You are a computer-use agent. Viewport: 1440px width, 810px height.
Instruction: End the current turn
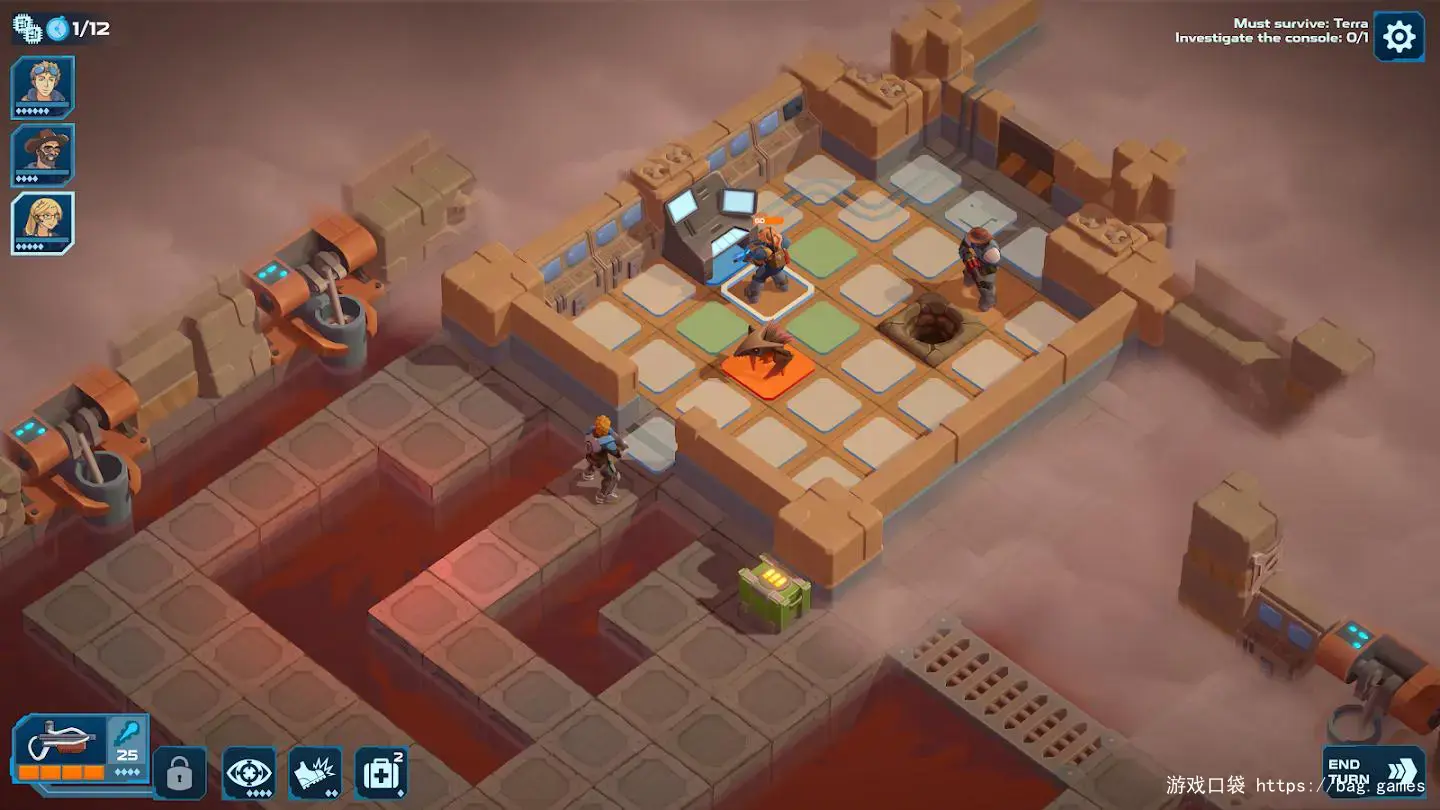point(1373,771)
